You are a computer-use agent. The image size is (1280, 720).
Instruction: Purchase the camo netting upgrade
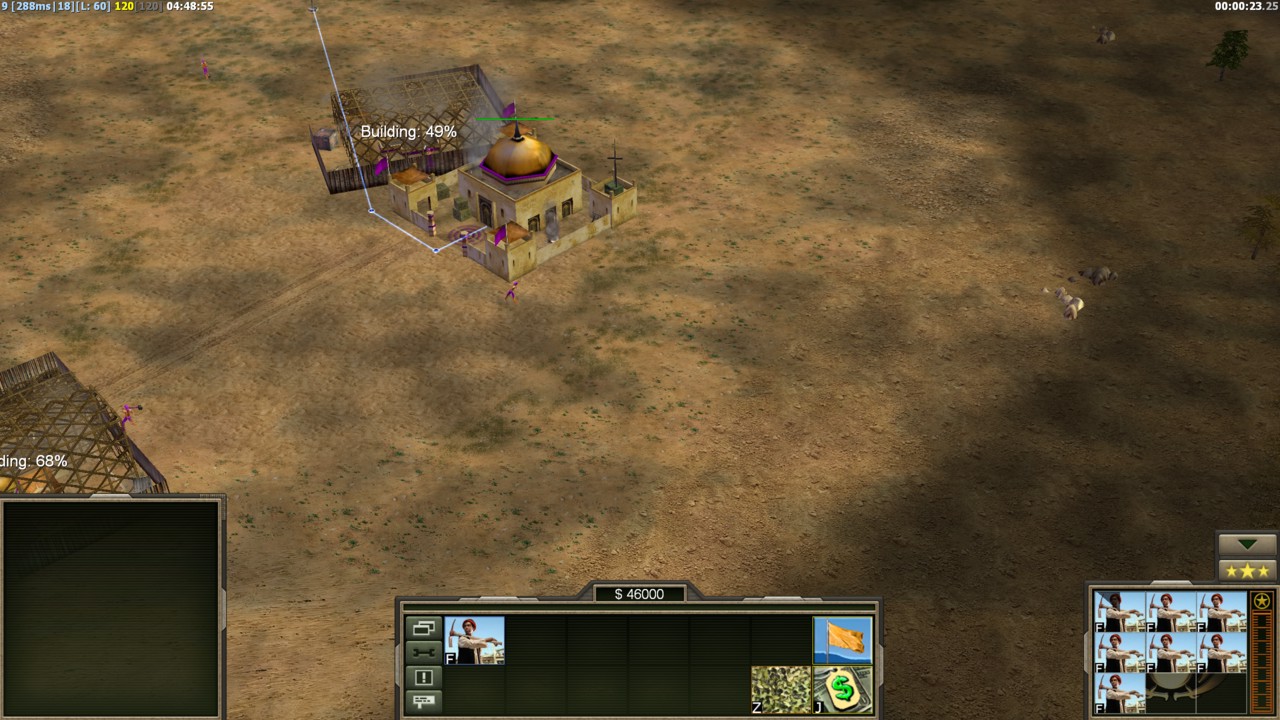coord(781,689)
